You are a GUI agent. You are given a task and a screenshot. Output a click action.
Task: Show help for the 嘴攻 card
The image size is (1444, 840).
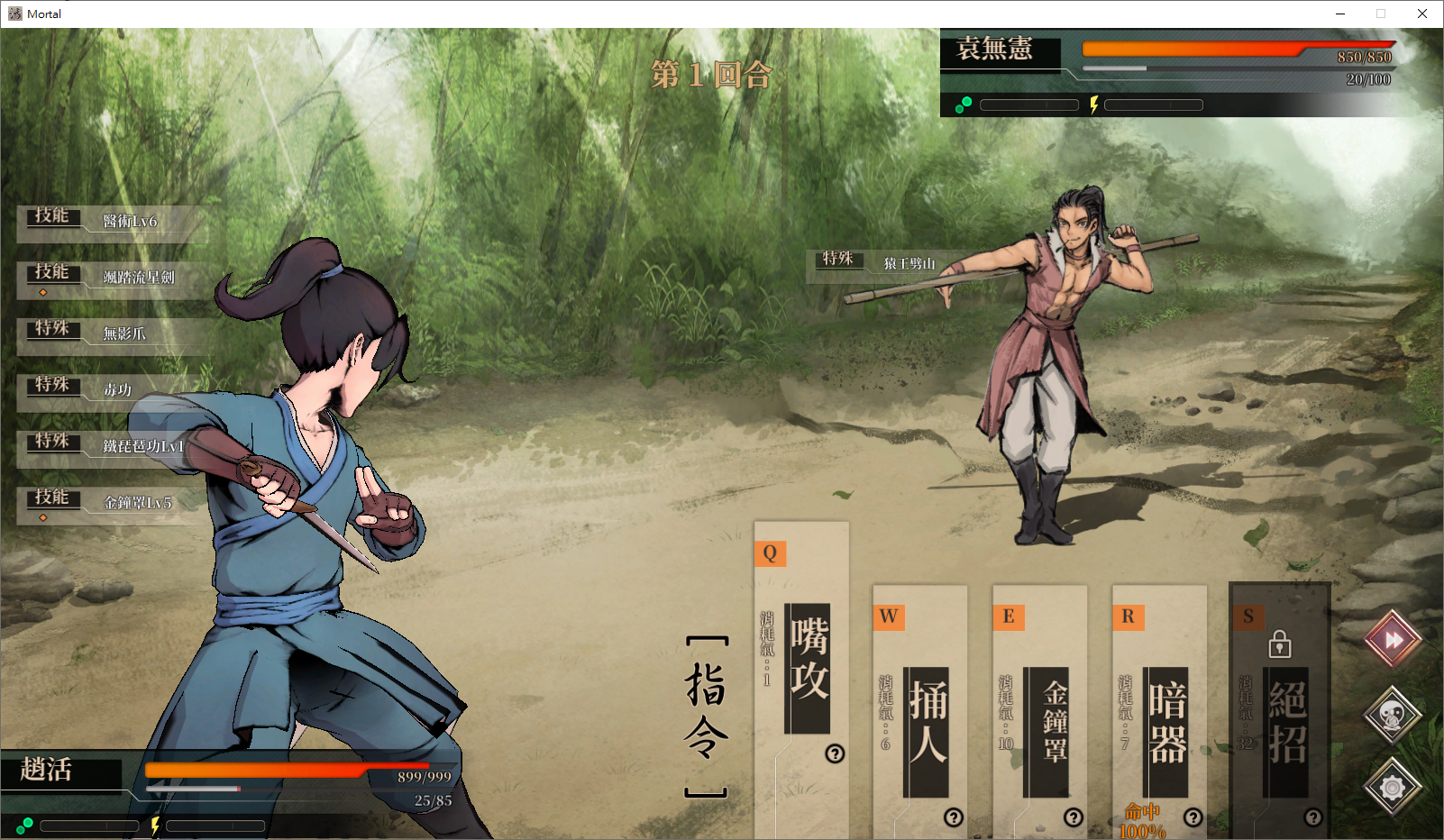coord(835,753)
